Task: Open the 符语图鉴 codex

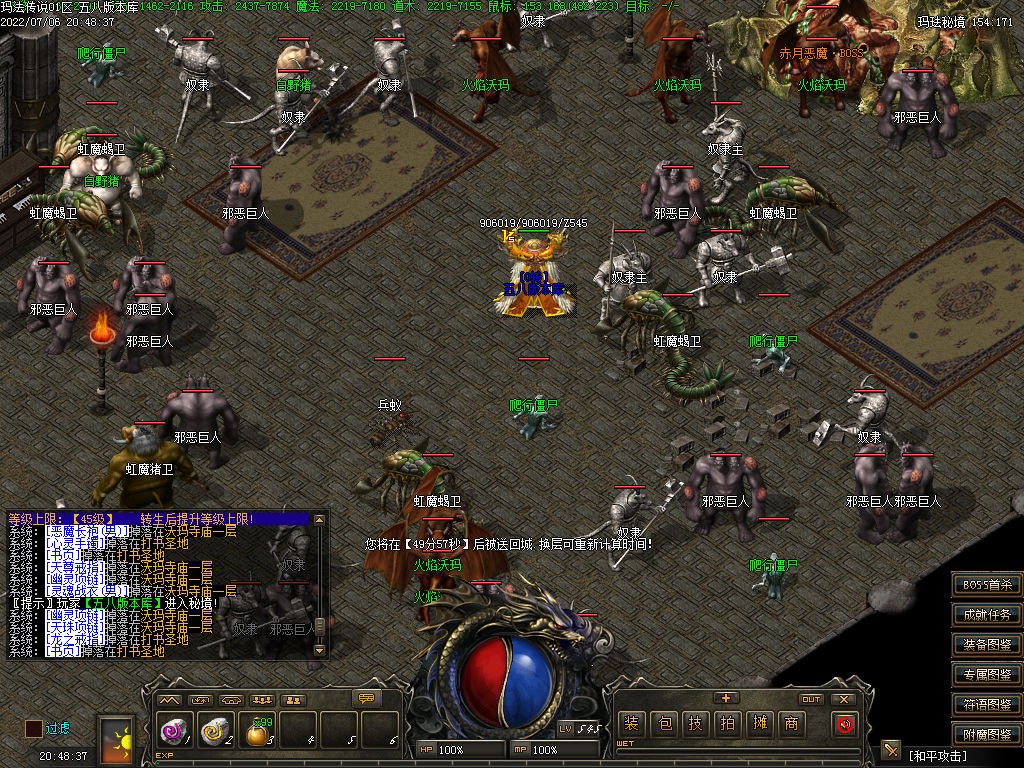Action: [x=986, y=705]
